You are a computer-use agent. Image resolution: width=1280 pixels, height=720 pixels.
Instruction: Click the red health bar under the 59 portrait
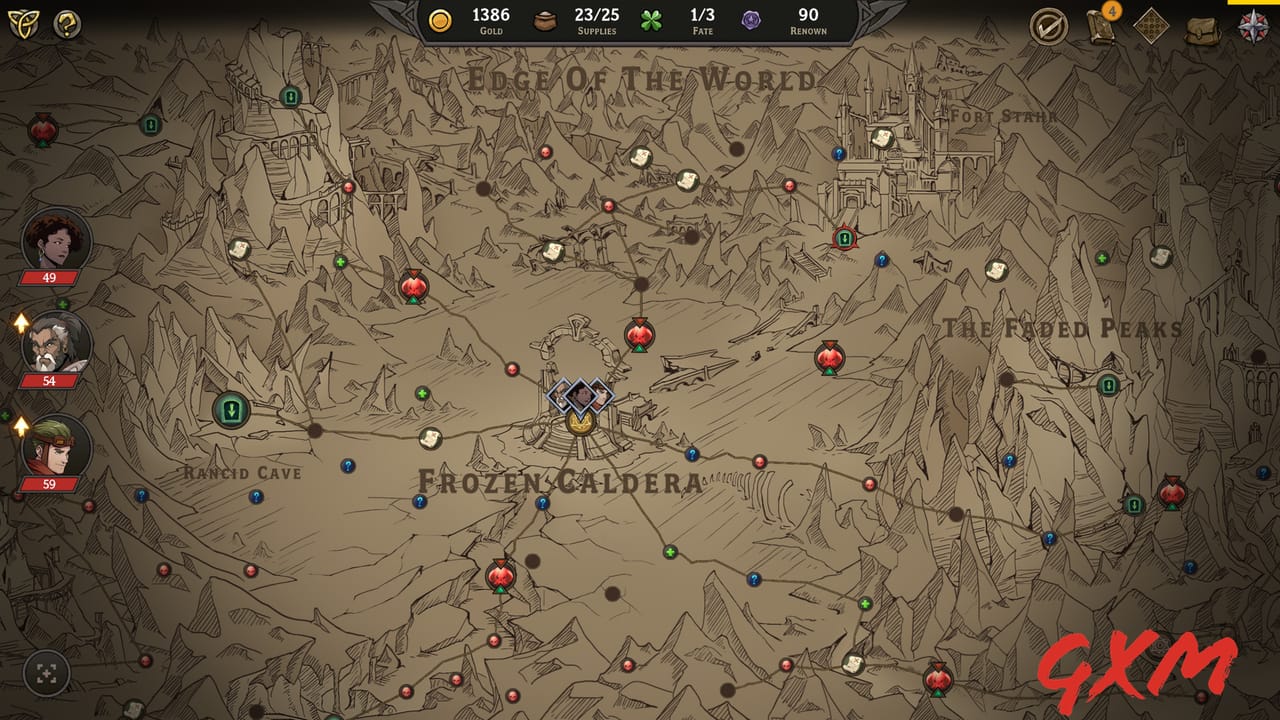pos(50,484)
